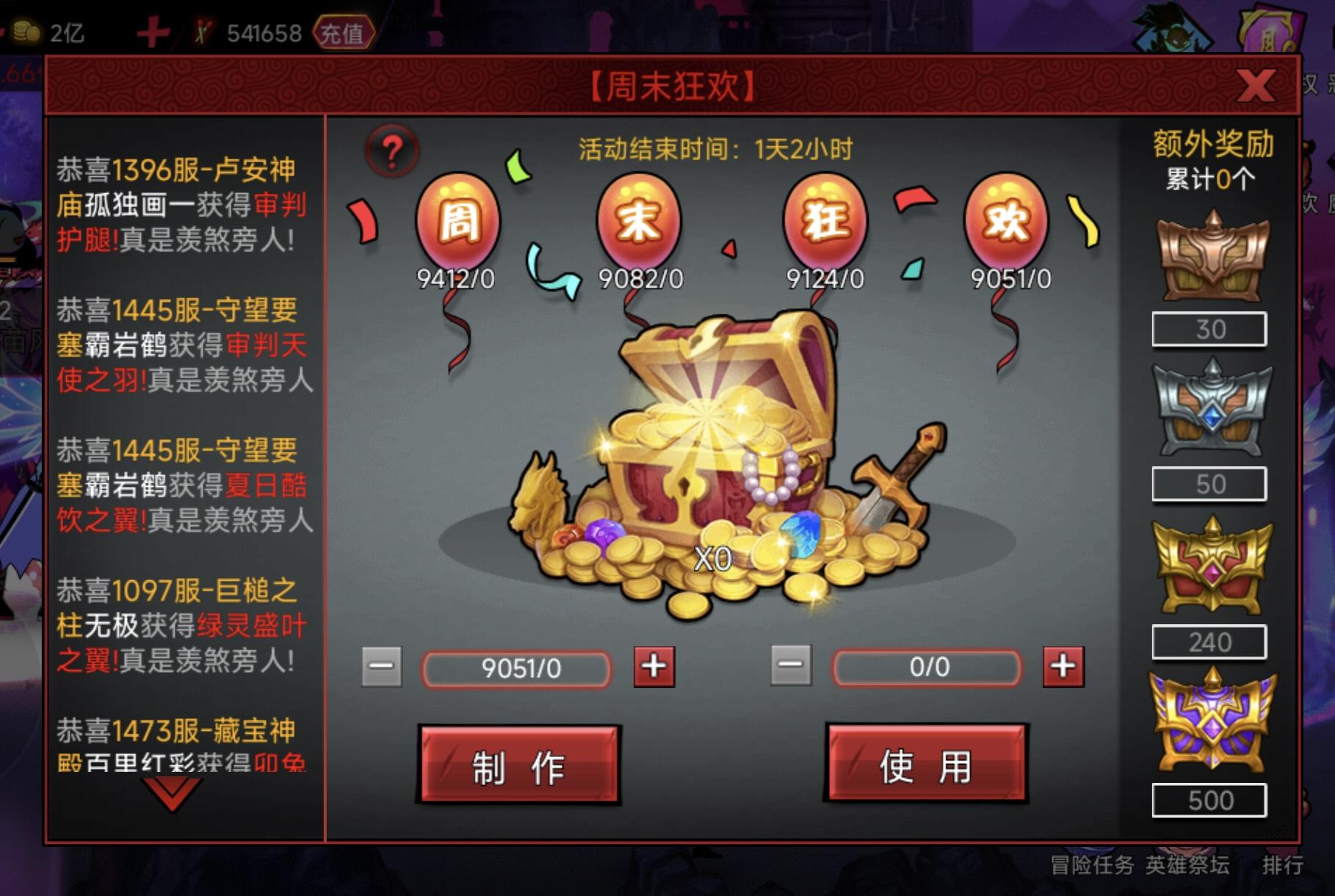The width and height of the screenshot is (1335, 896).
Task: Increase craft quantity with the plus stepper
Action: [653, 668]
